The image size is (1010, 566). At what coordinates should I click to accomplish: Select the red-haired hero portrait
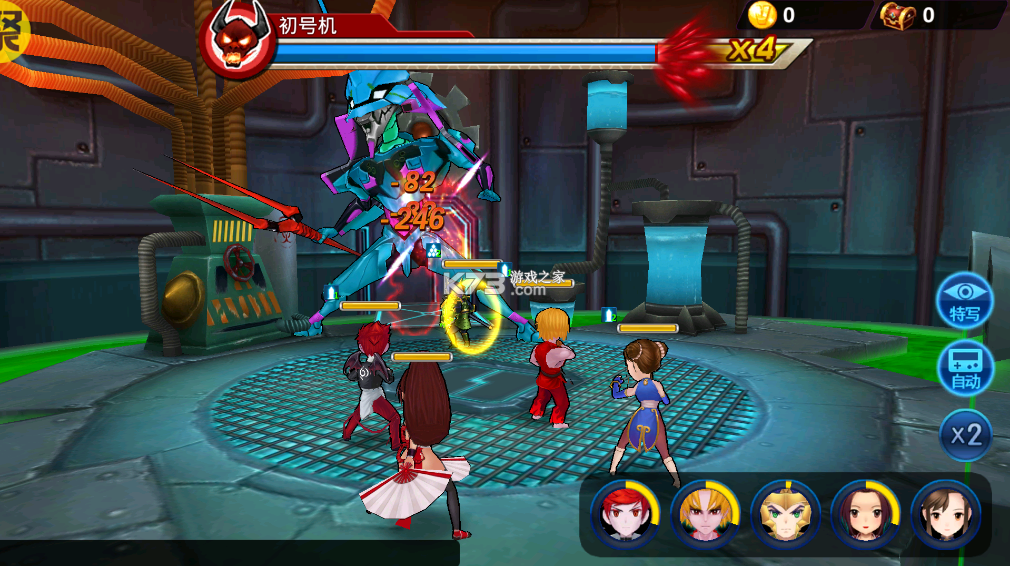625,514
